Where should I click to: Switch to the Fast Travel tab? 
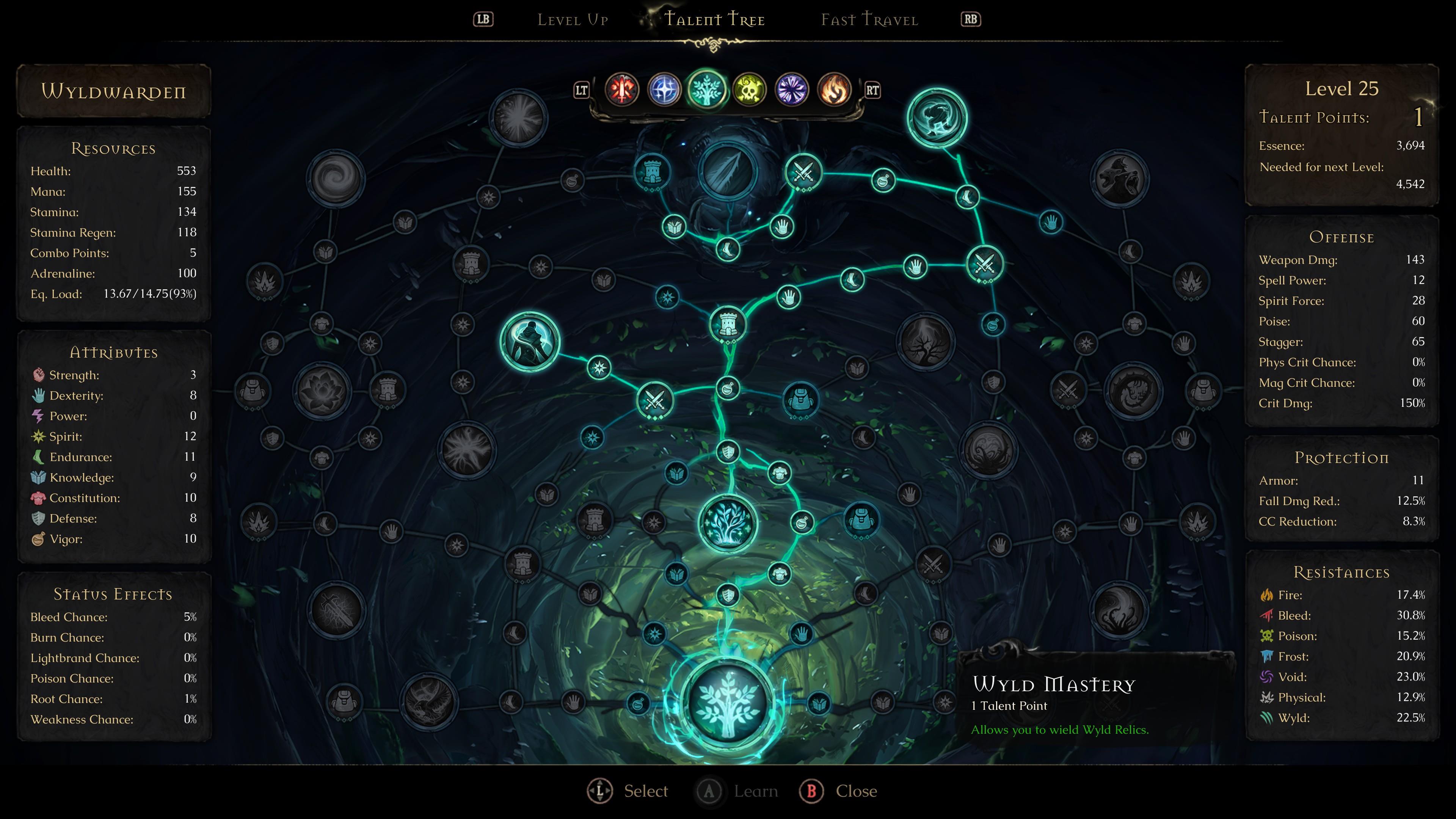click(x=869, y=20)
